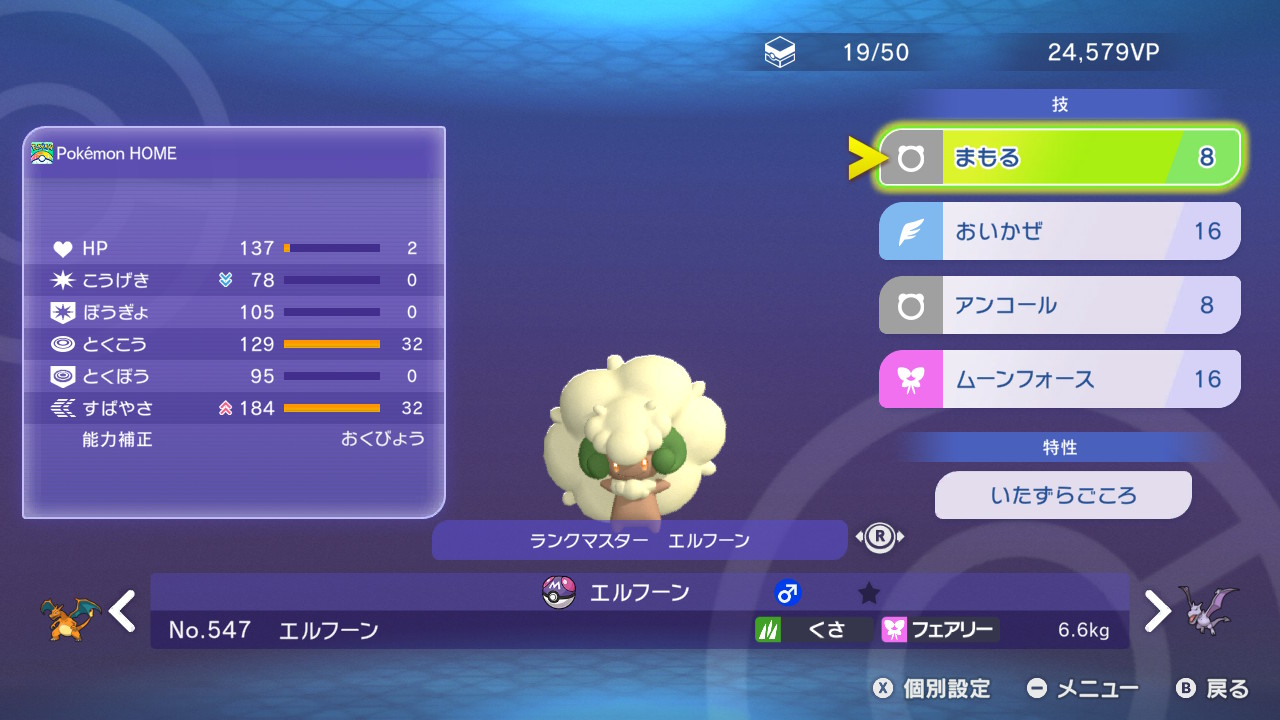Go to previous Pokémon with left arrow
The width and height of the screenshot is (1280, 720).
[x=123, y=611]
